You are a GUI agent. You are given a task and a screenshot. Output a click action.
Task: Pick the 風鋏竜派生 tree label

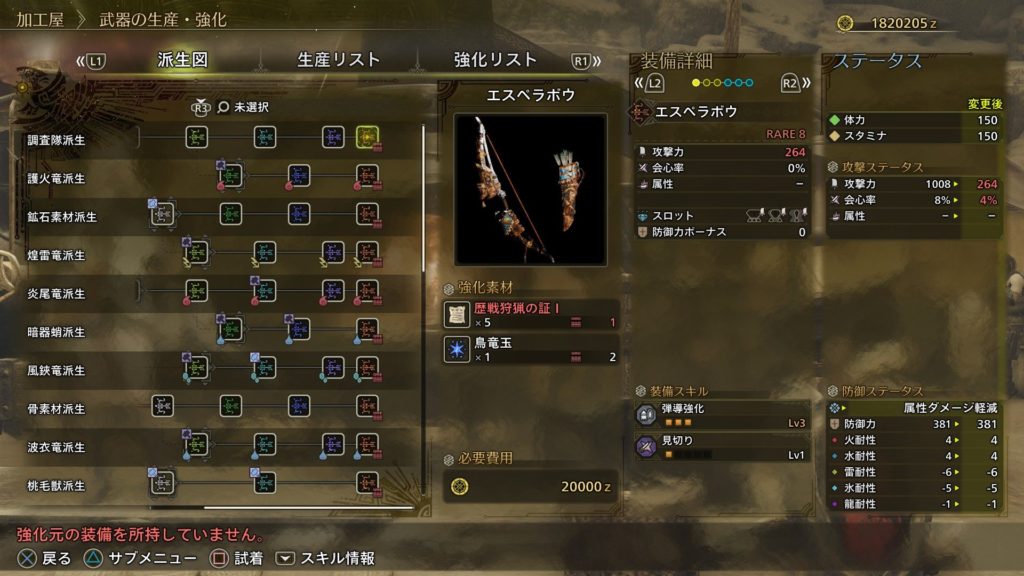coord(57,370)
